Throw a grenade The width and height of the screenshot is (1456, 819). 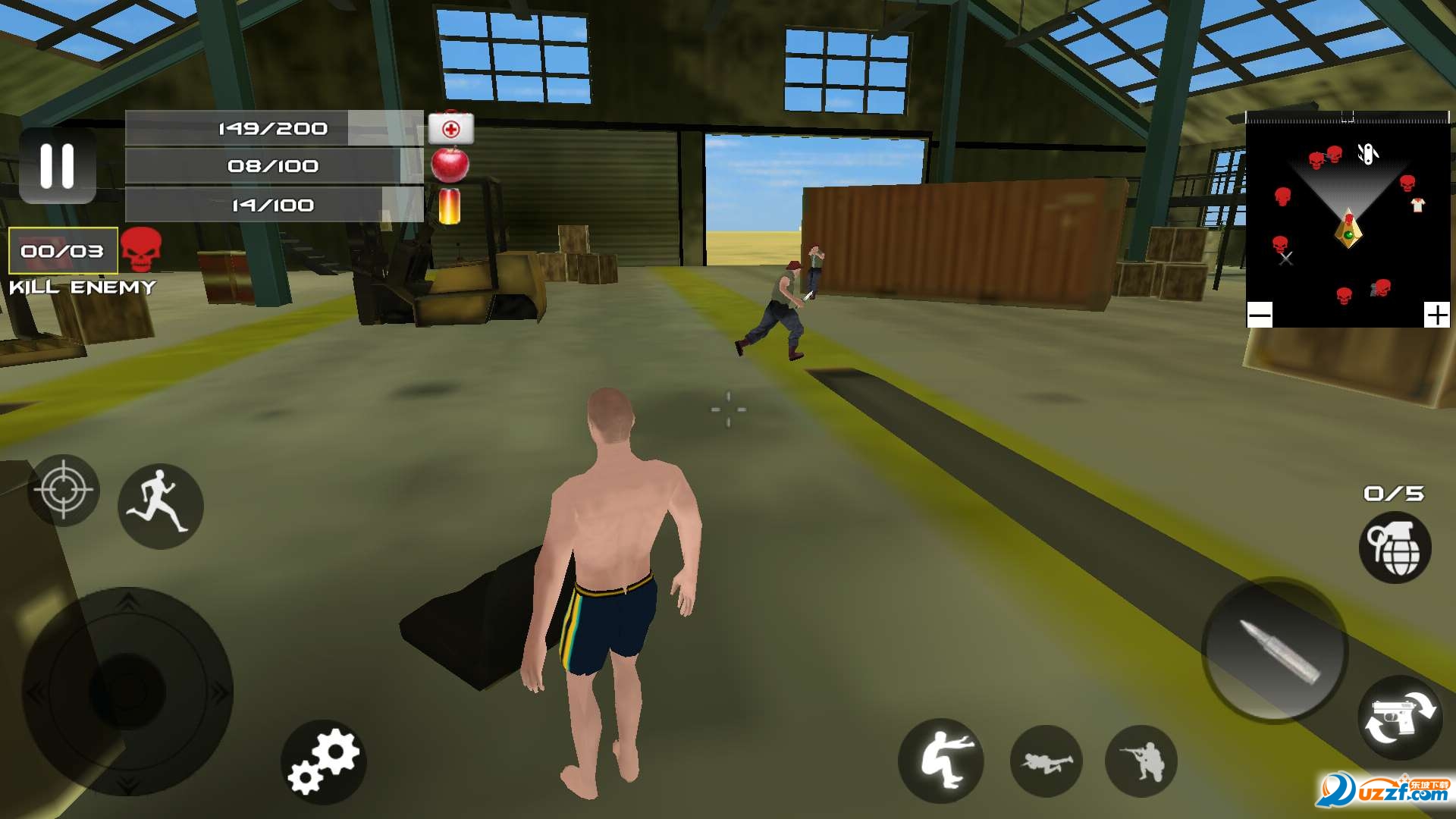tap(1395, 548)
